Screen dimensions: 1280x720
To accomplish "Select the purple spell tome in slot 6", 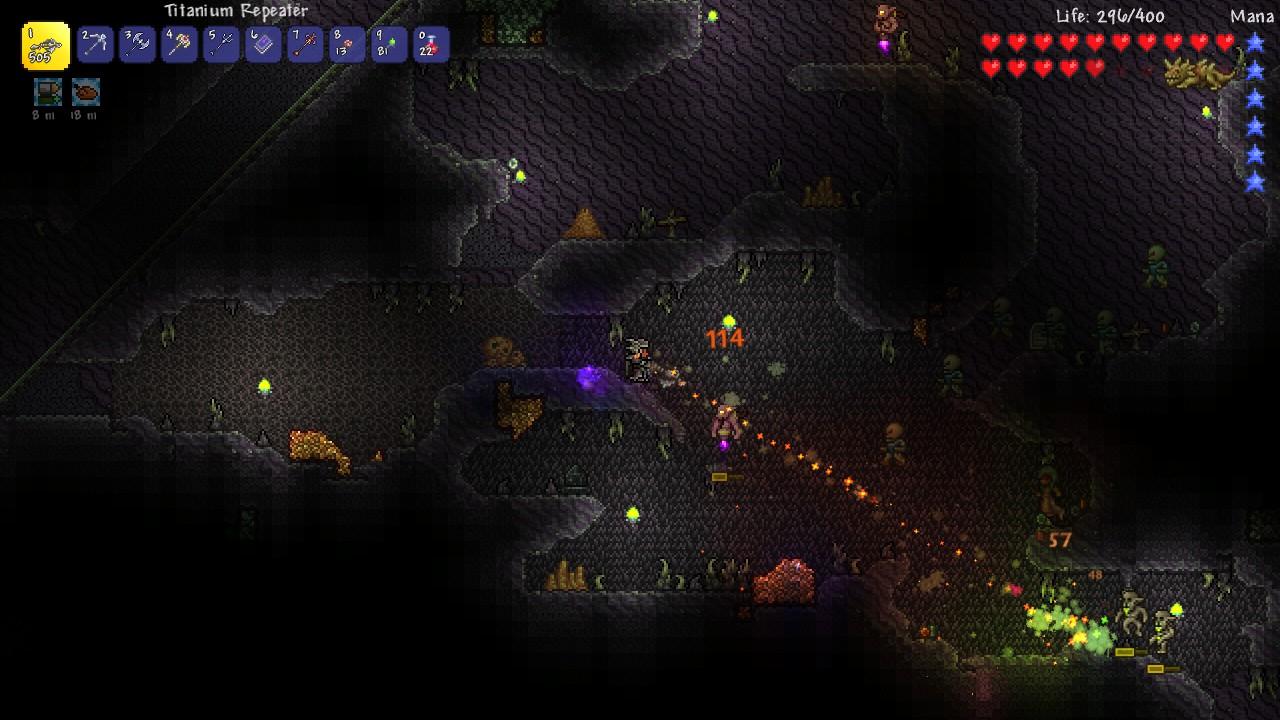I will click(262, 44).
